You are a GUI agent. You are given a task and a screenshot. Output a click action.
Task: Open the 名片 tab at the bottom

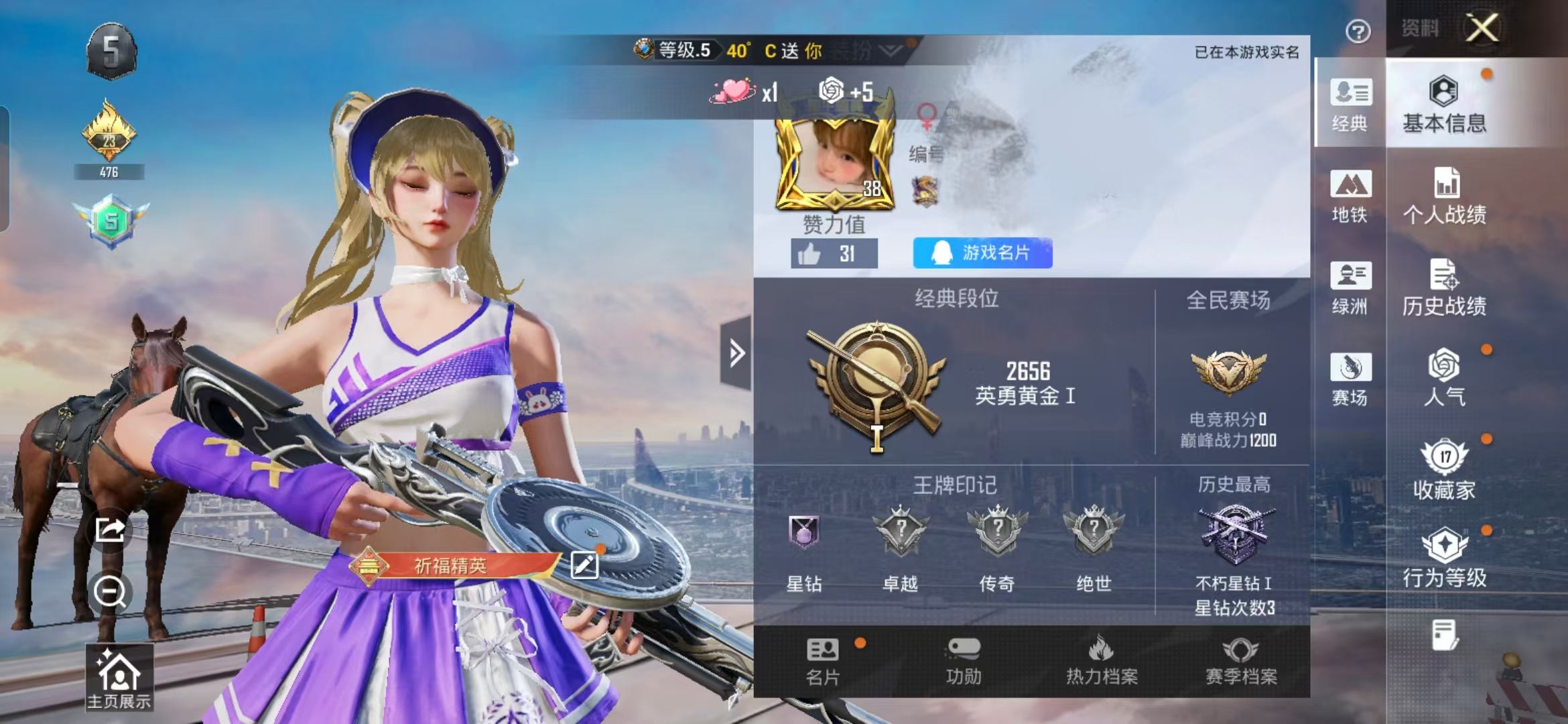tap(823, 661)
